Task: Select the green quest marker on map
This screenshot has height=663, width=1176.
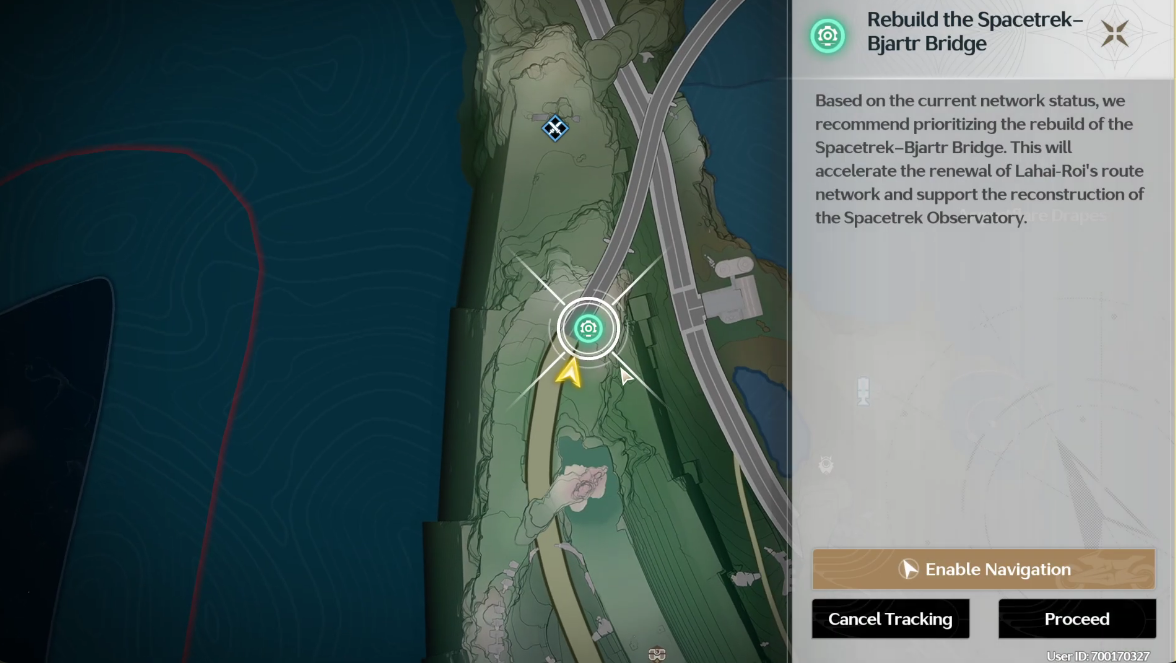Action: coord(588,328)
